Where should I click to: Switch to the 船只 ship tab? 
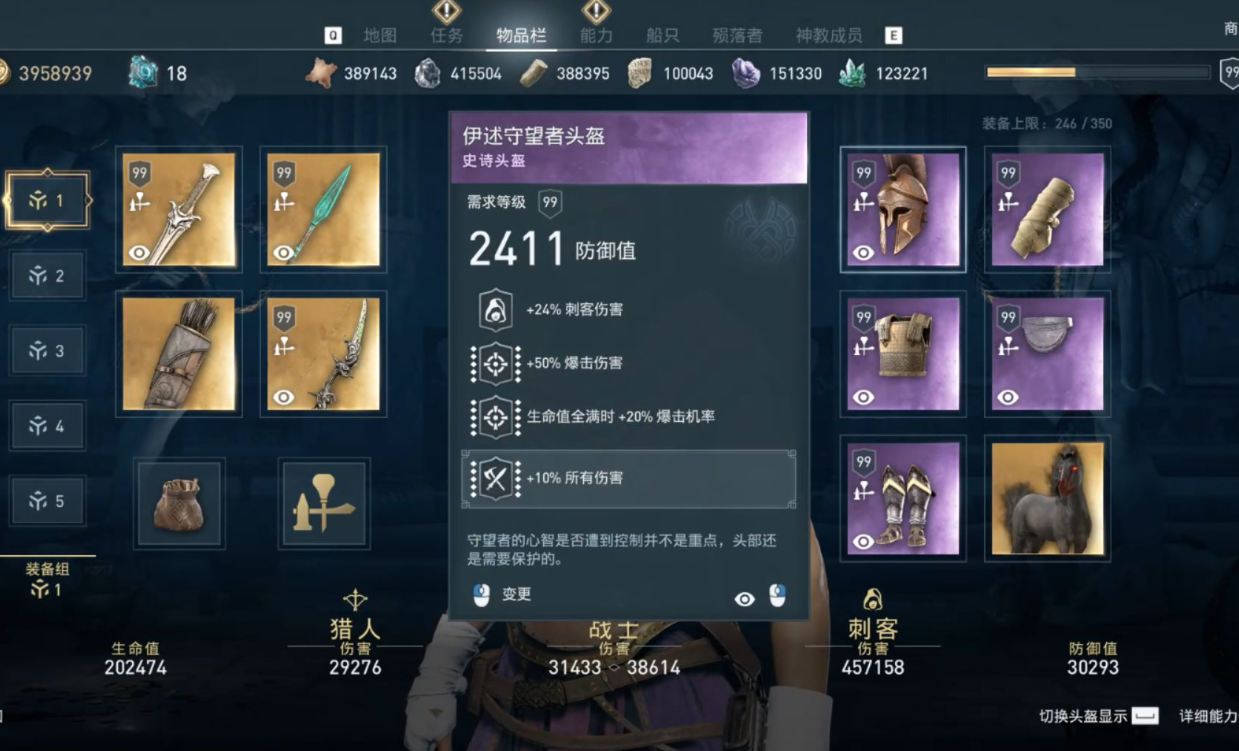coord(662,35)
